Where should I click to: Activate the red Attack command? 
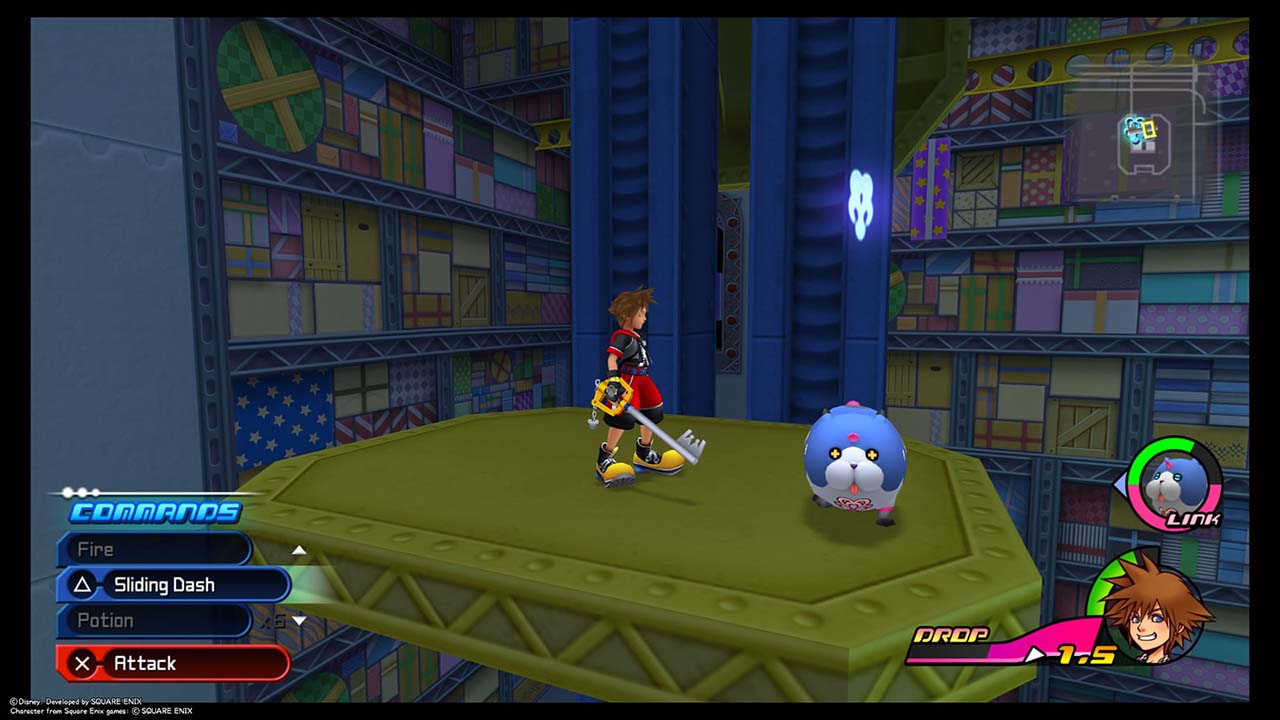[173, 663]
